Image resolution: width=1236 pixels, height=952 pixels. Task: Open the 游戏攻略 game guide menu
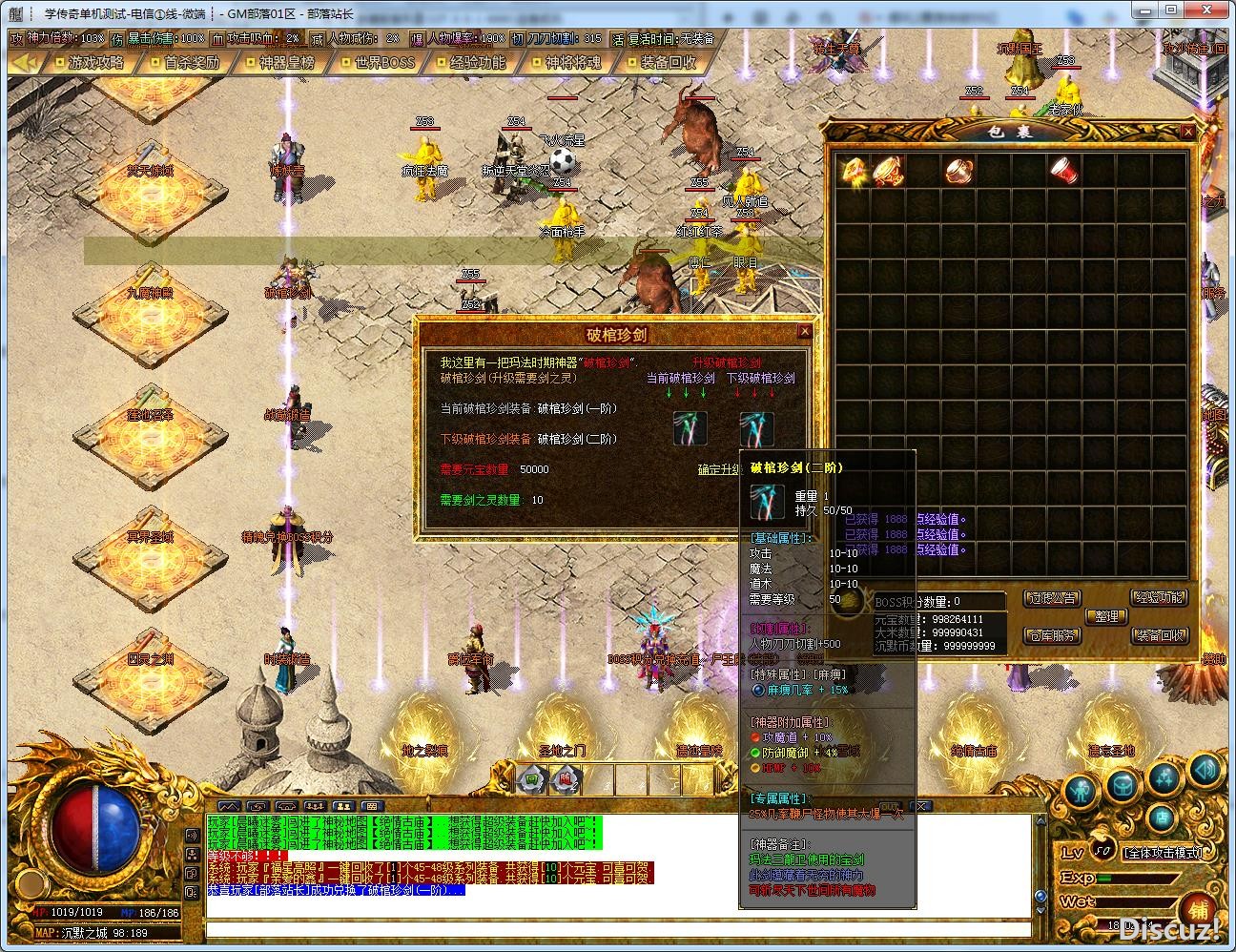(x=96, y=63)
